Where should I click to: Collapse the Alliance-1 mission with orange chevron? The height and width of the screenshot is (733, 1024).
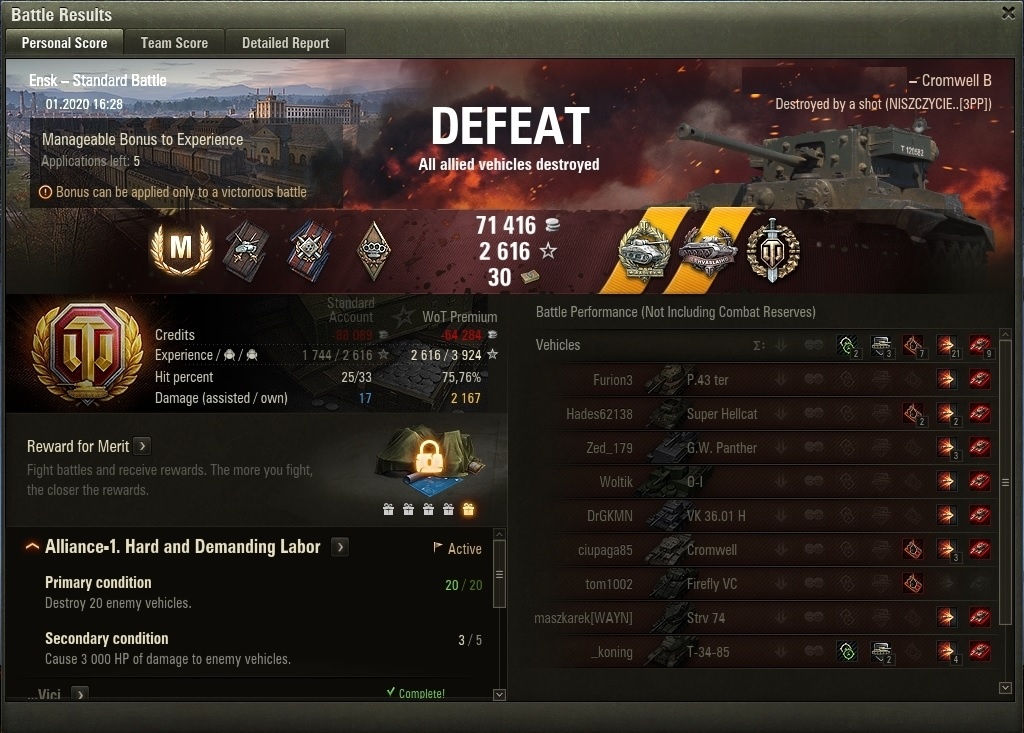[32, 547]
